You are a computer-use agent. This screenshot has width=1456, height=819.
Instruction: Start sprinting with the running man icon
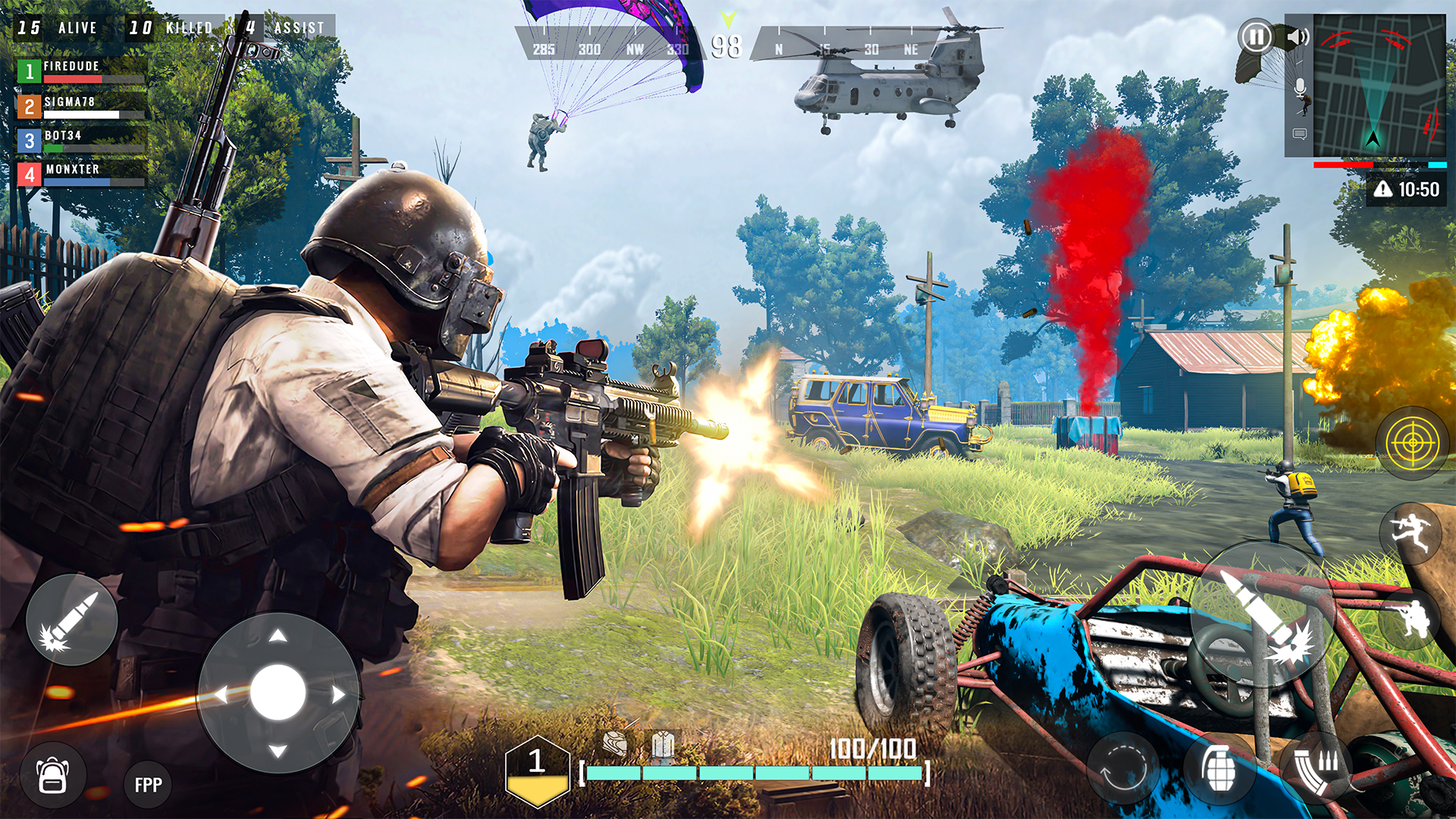pyautogui.click(x=1410, y=531)
